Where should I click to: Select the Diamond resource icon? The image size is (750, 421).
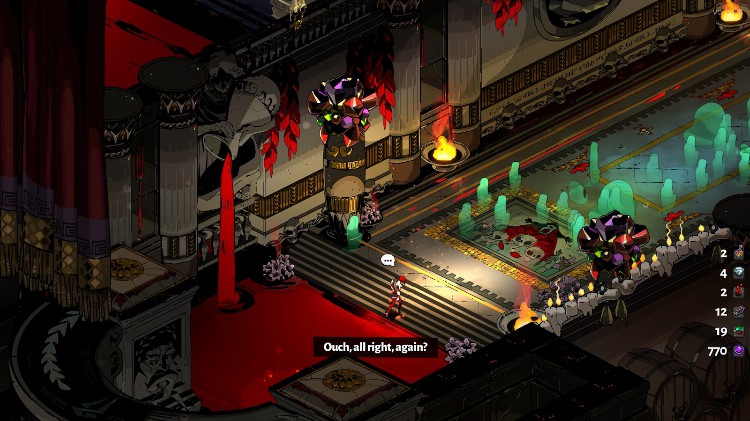click(740, 272)
